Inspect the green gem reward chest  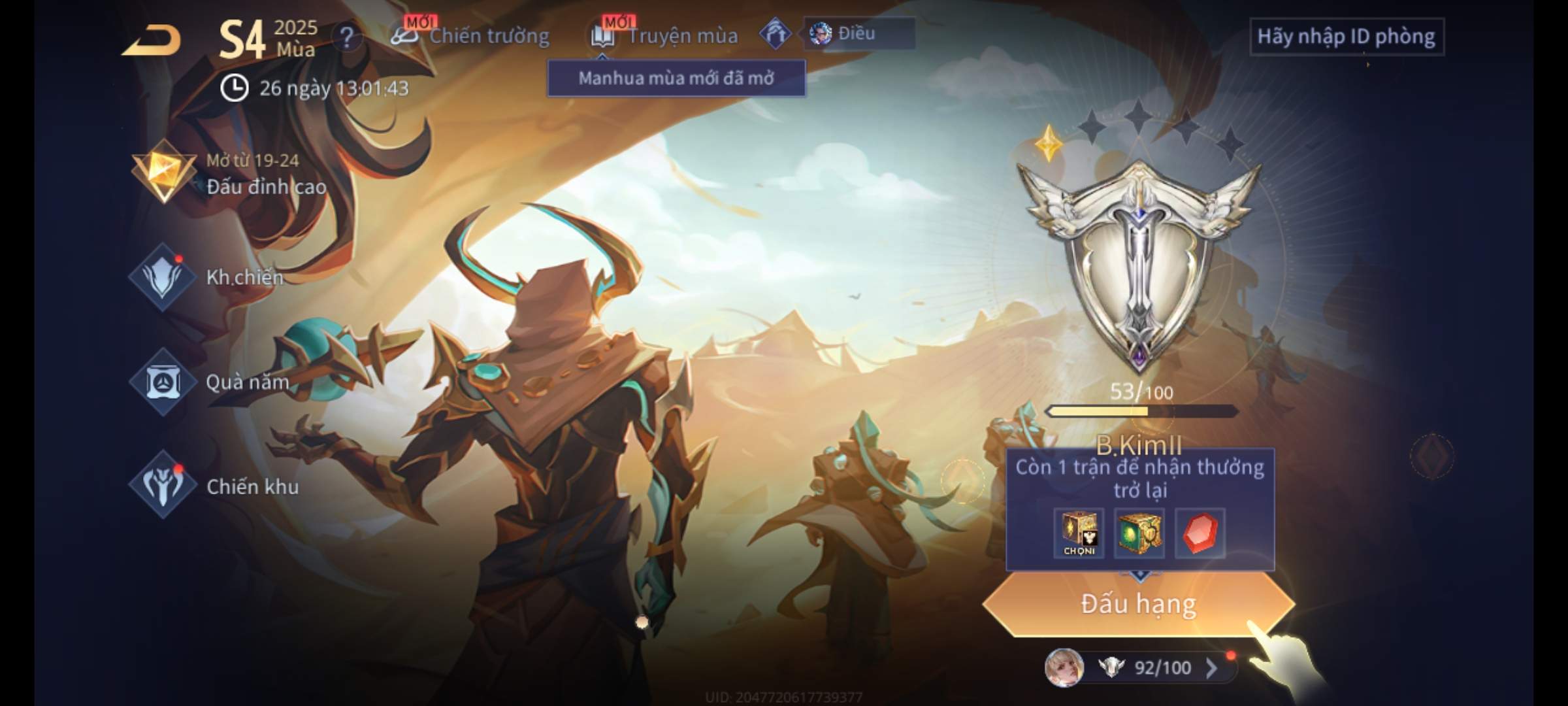(1139, 533)
